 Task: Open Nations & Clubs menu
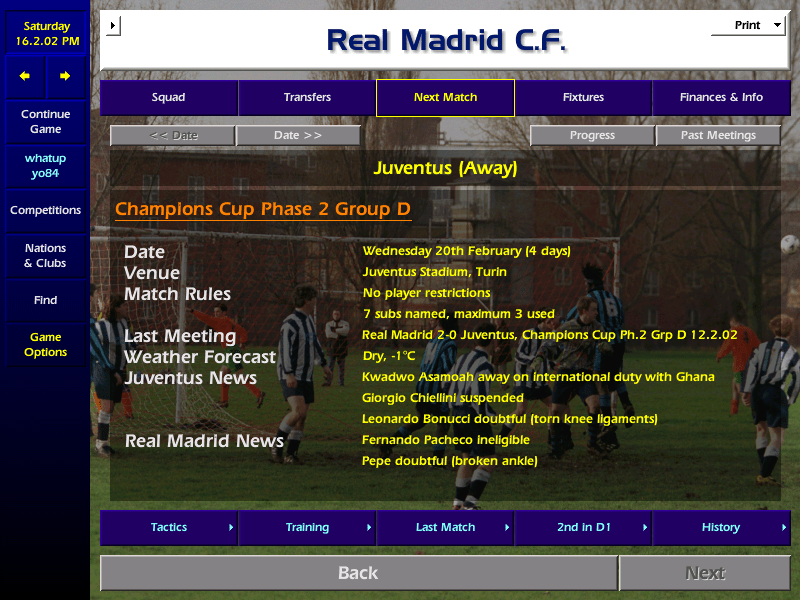point(45,256)
